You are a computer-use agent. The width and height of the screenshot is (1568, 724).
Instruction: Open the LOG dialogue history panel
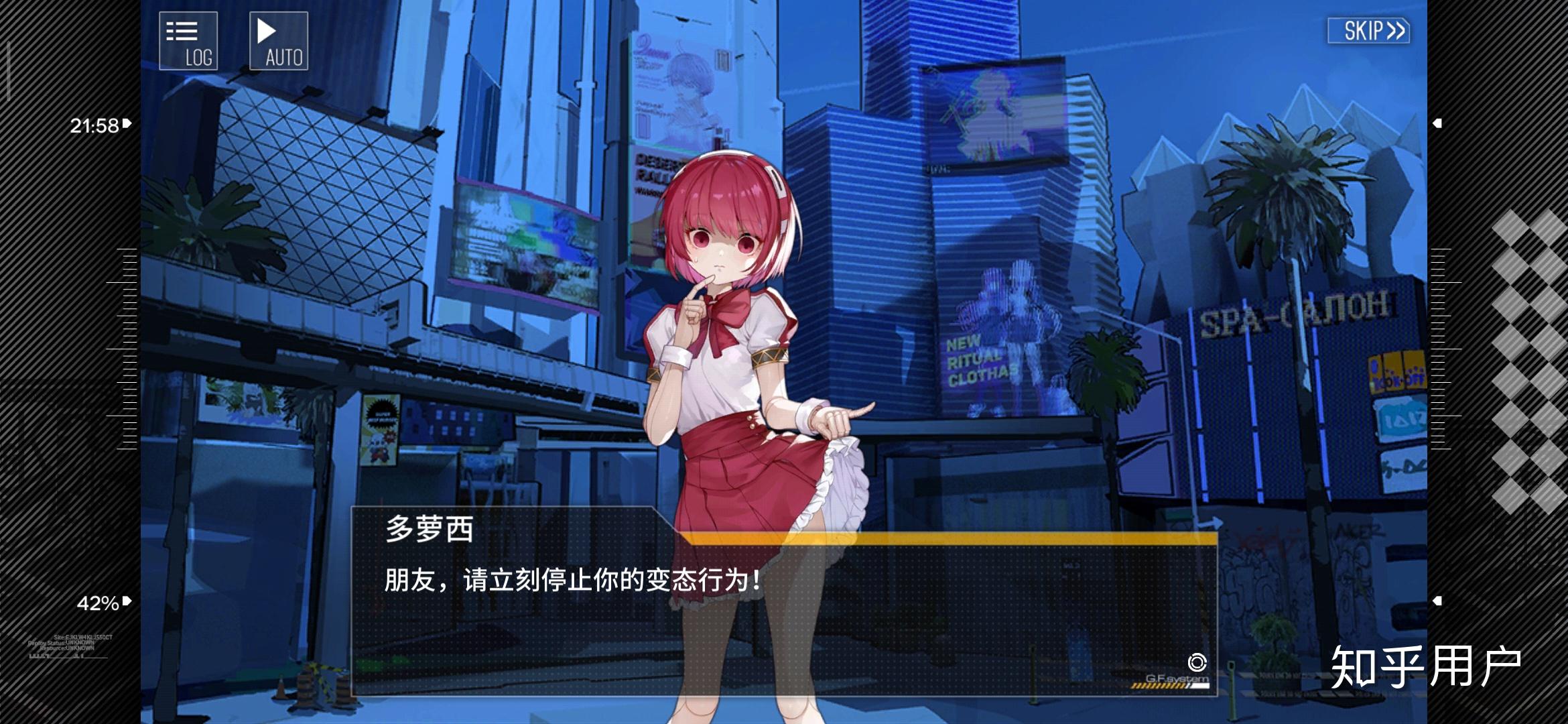[188, 40]
